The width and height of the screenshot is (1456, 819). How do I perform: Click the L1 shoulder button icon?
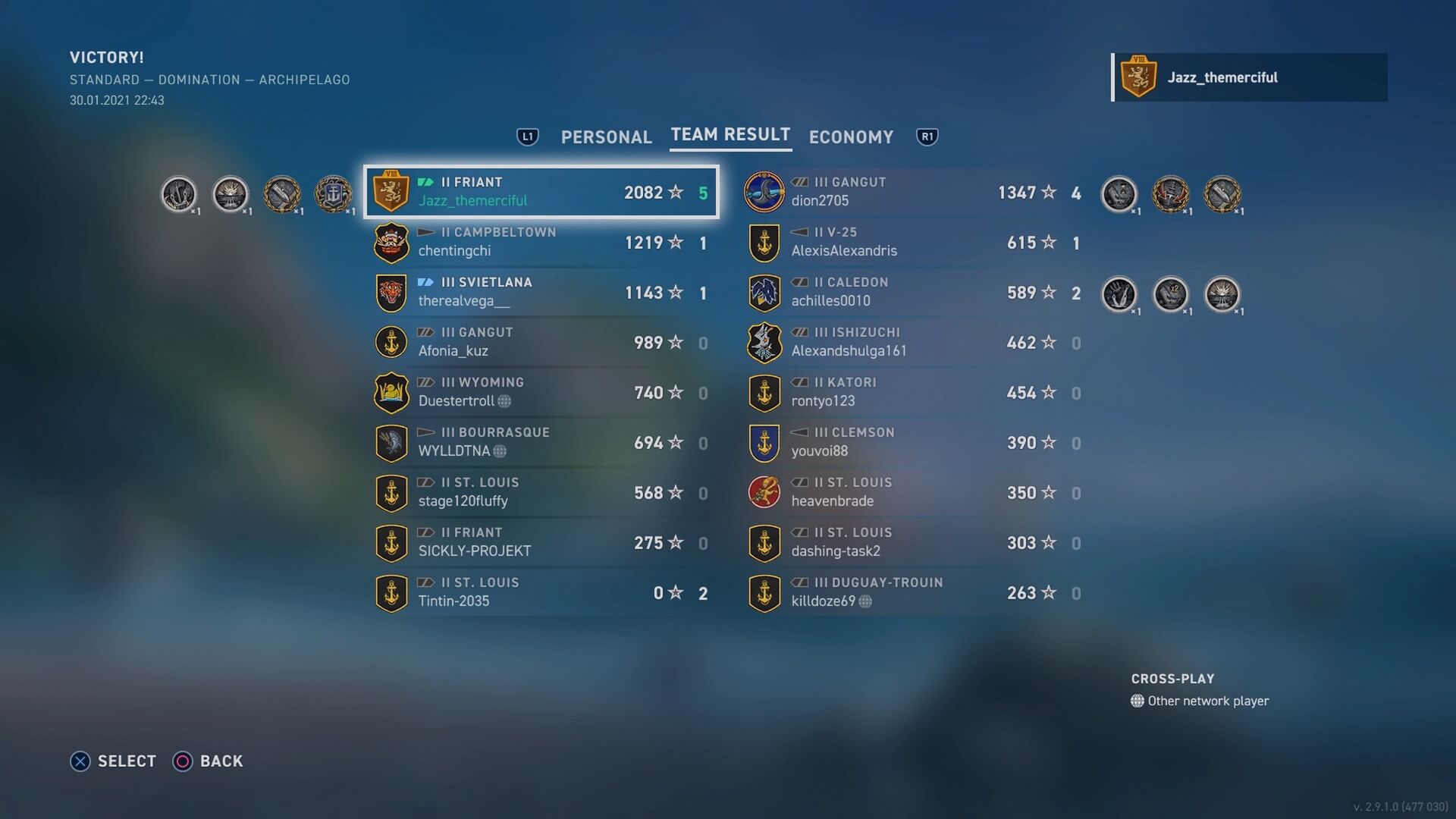pos(528,136)
